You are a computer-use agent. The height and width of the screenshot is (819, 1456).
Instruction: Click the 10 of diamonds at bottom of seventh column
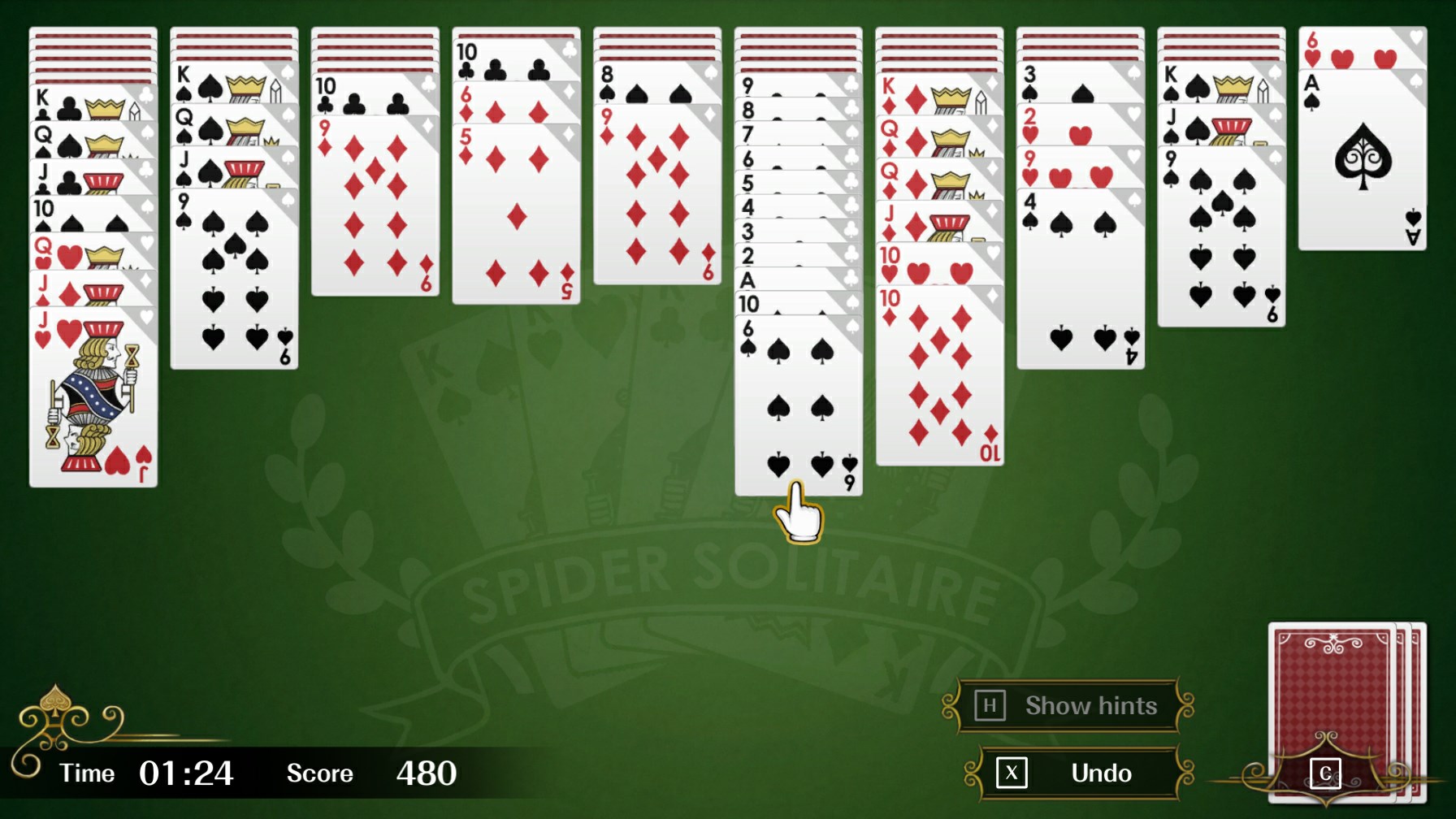click(x=938, y=374)
